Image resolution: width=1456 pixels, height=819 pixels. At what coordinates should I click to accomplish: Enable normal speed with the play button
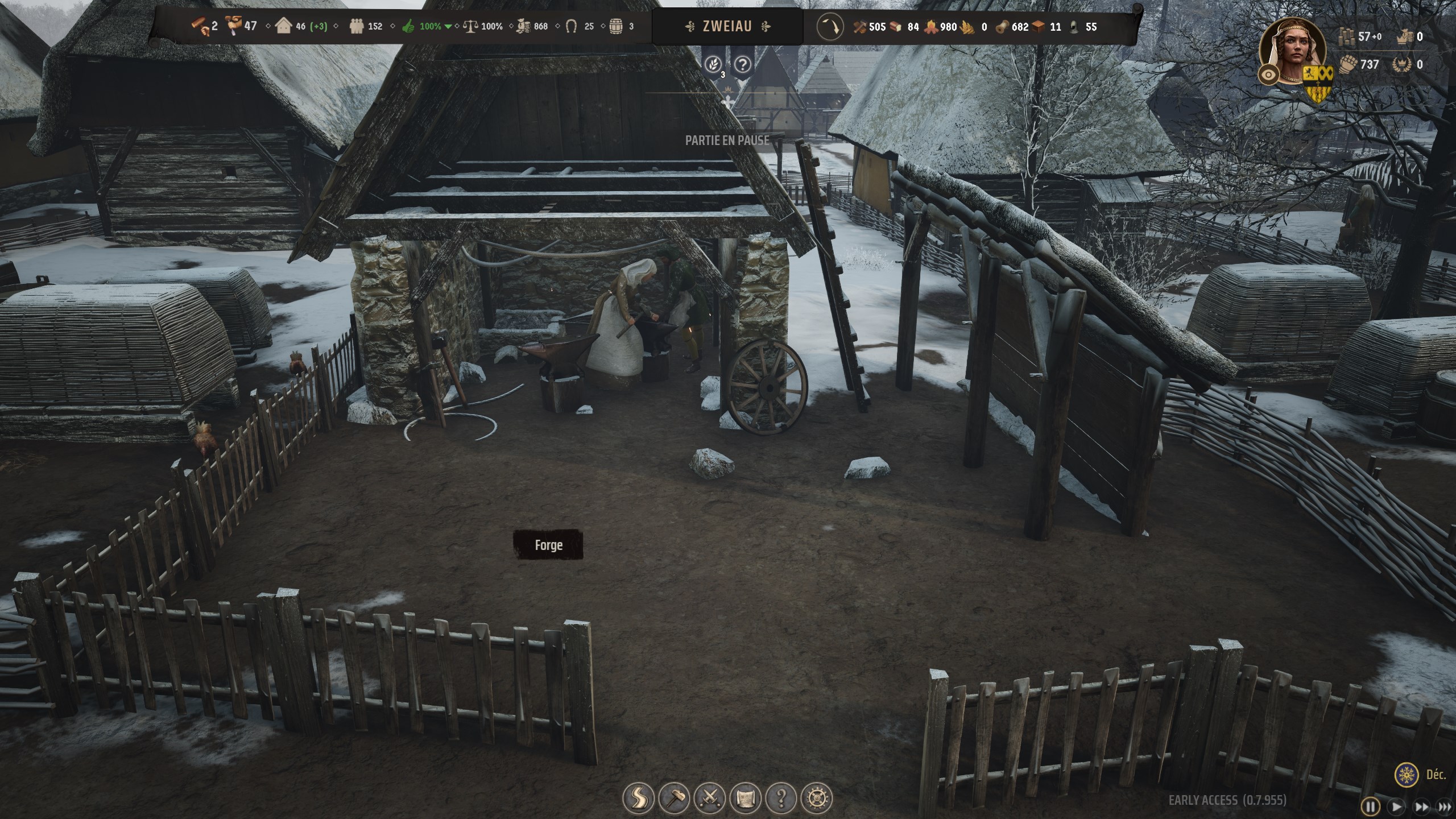click(1396, 806)
